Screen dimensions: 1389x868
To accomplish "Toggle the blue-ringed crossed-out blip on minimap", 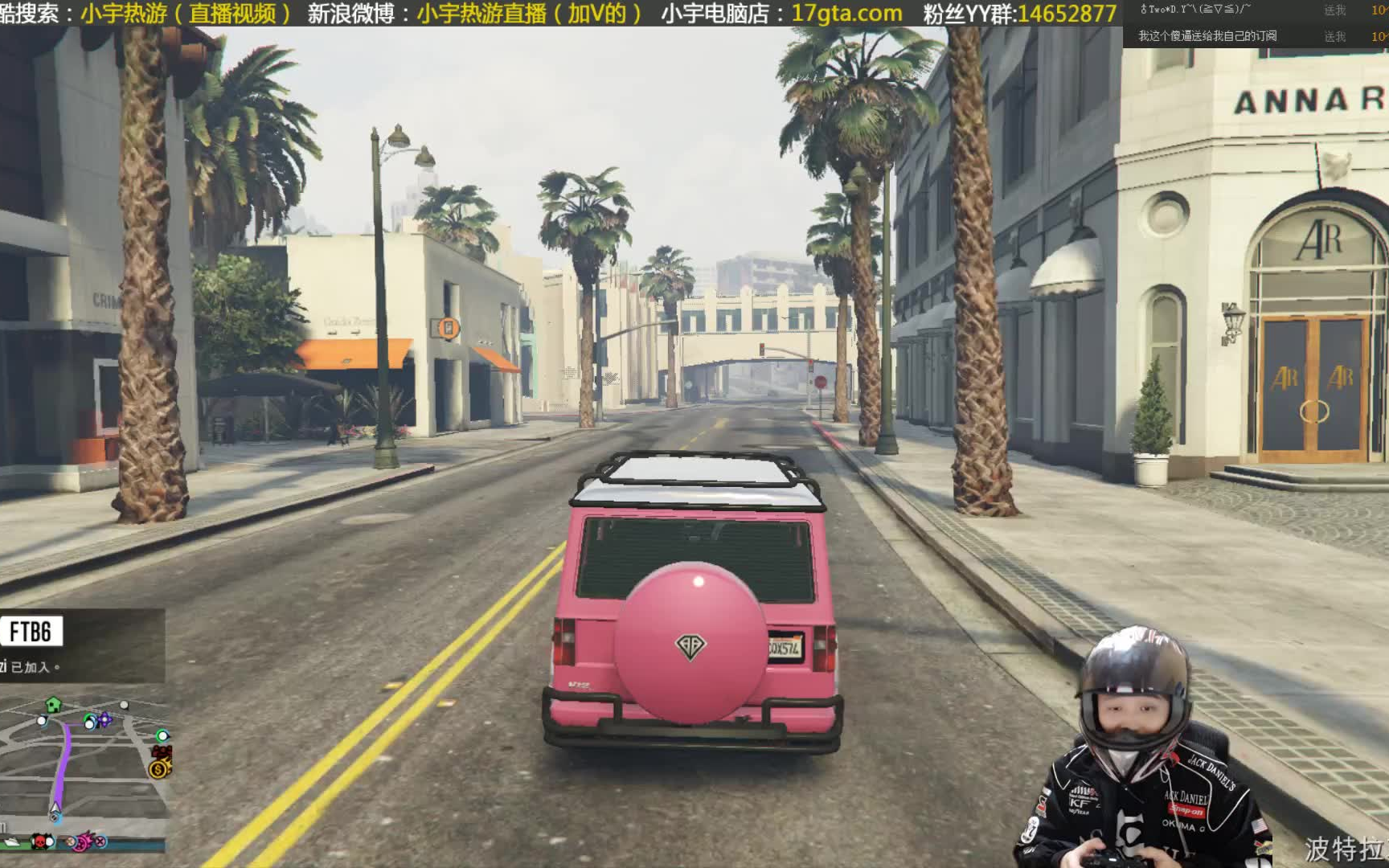I will click(100, 843).
